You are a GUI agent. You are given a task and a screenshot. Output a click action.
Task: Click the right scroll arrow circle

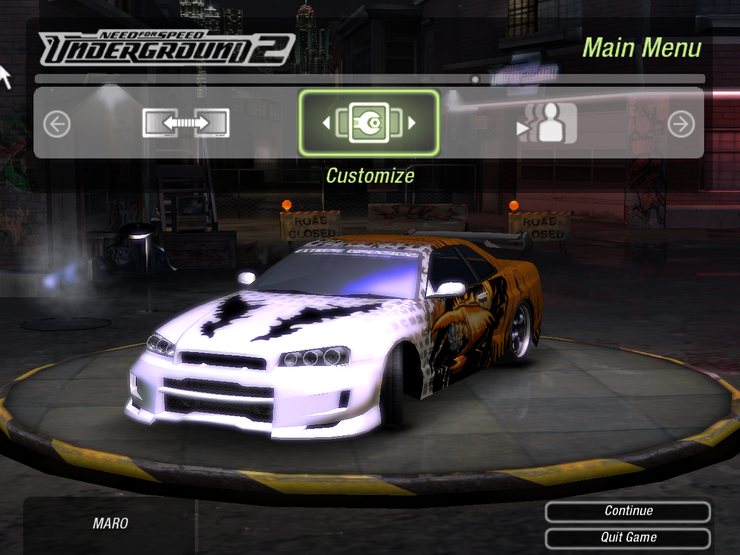pyautogui.click(x=681, y=124)
